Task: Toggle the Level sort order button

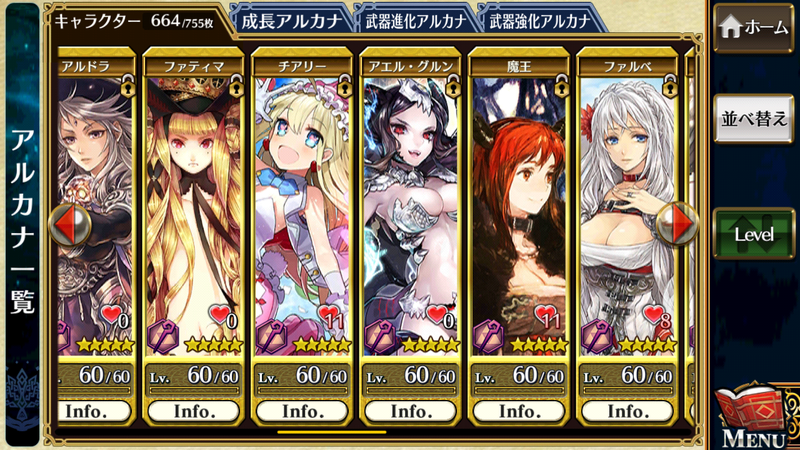Action: pos(753,233)
